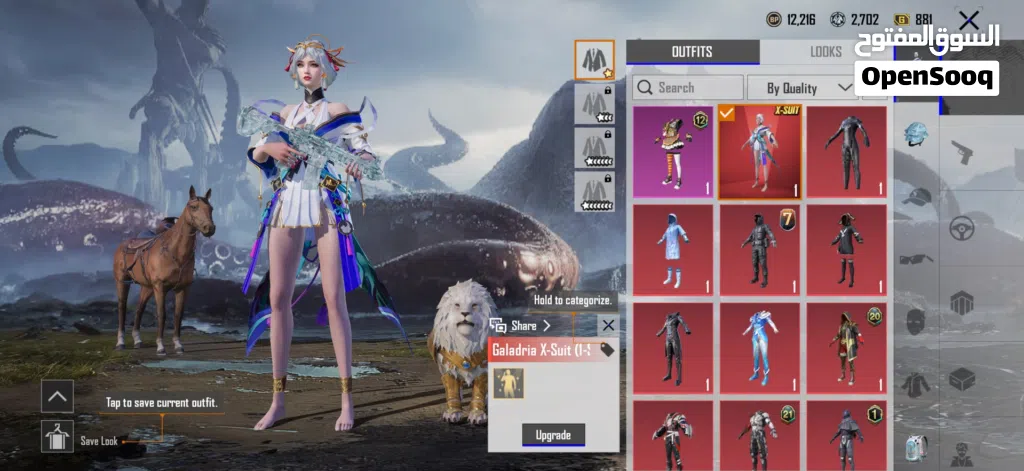Click the up-arrow expand button
The image size is (1024, 471).
pos(58,397)
